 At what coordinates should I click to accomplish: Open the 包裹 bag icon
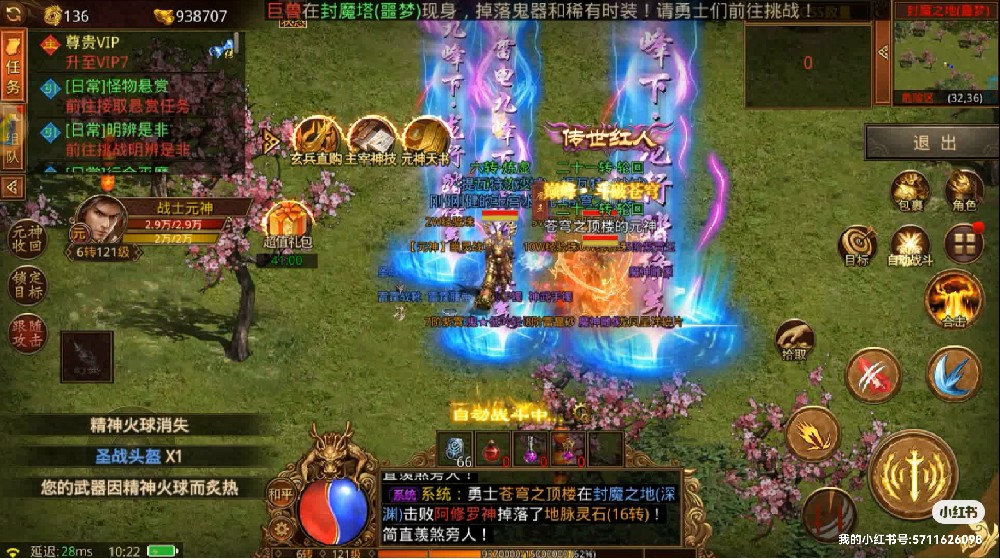click(909, 190)
